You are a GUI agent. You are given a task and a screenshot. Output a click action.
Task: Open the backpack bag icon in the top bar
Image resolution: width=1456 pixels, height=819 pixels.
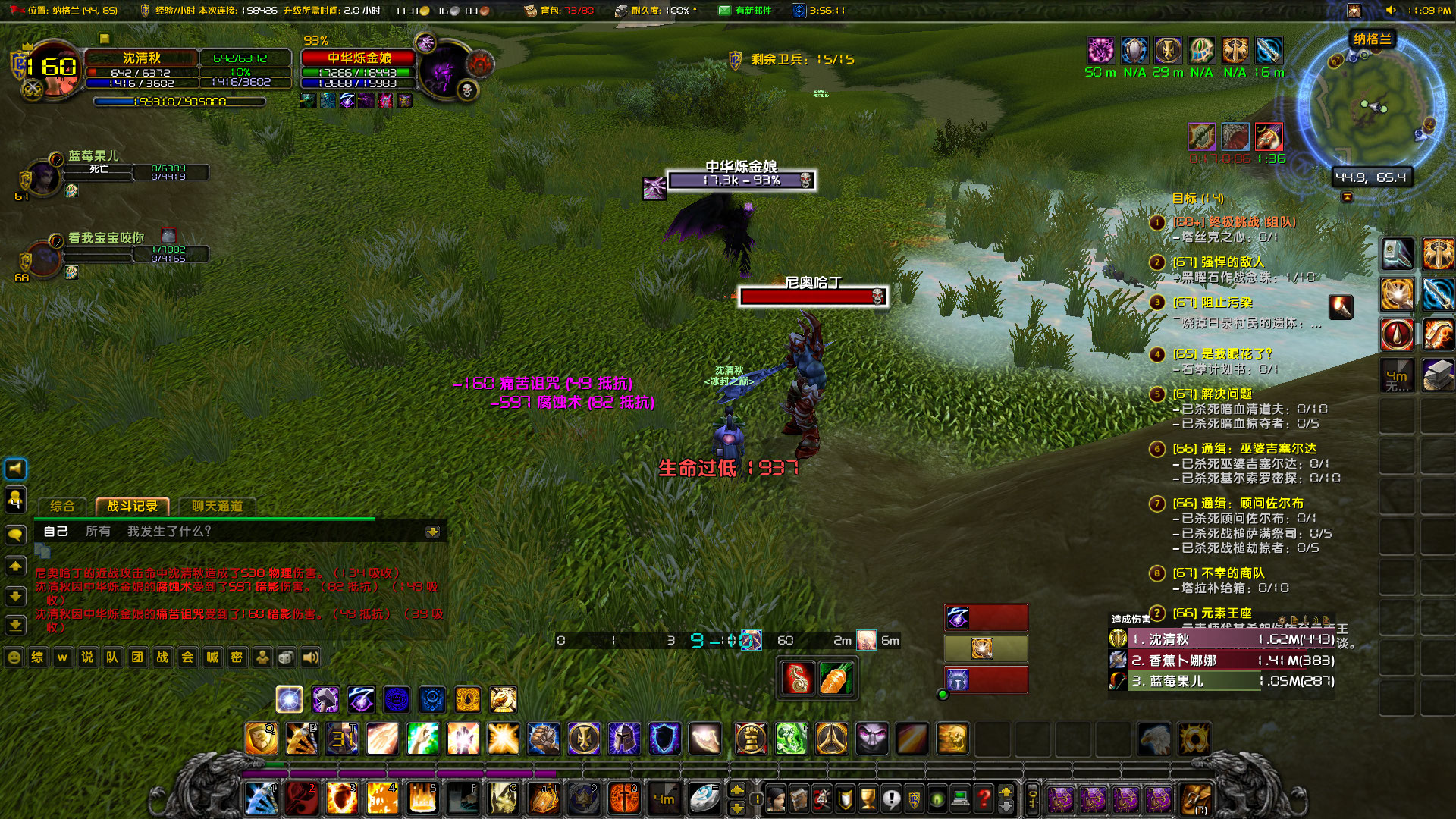coord(531,11)
